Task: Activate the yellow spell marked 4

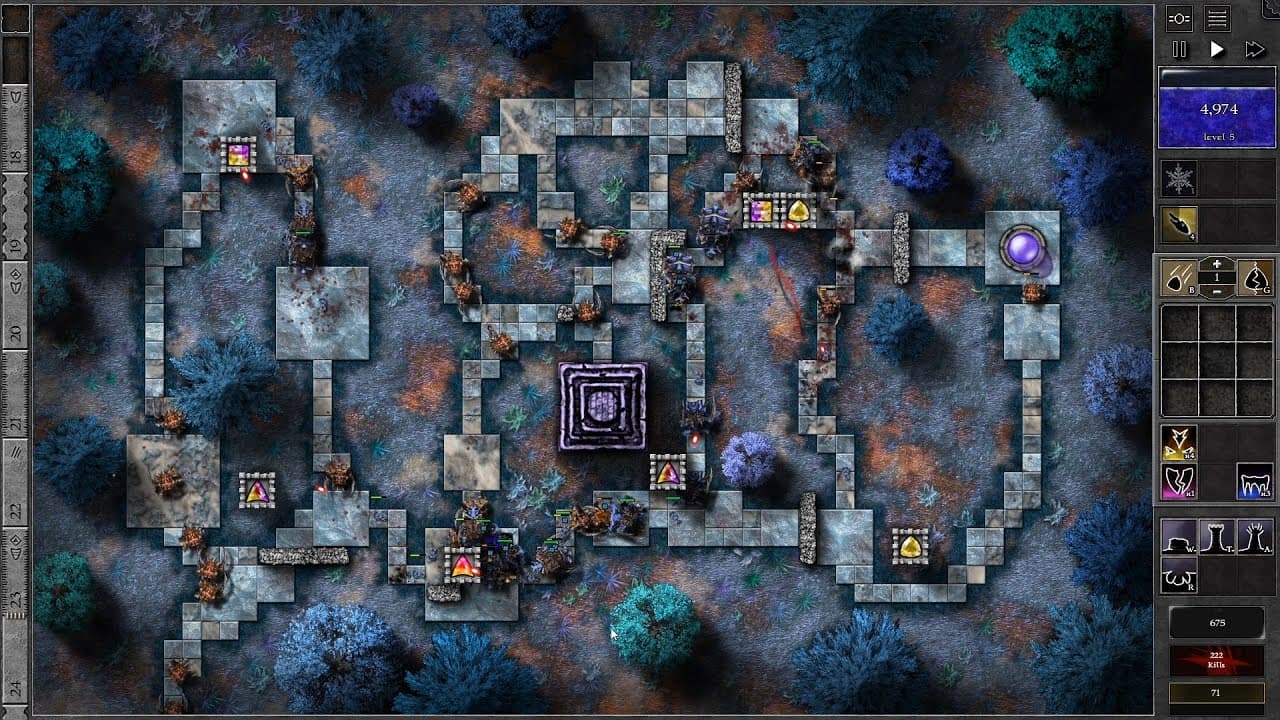Action: 1178,442
